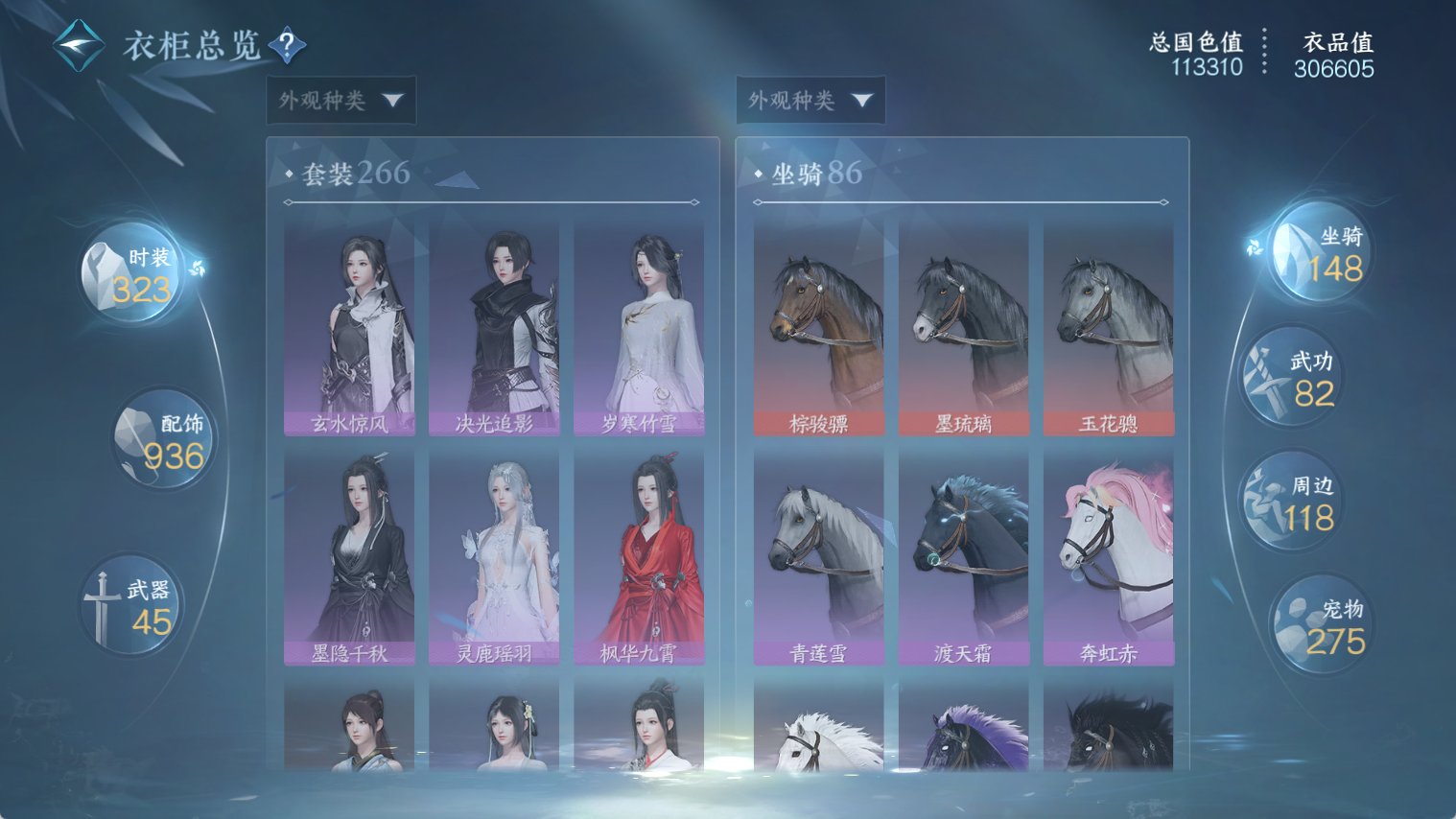Select the red 枫华九霄 outfit
The image size is (1456, 819).
coord(639,559)
